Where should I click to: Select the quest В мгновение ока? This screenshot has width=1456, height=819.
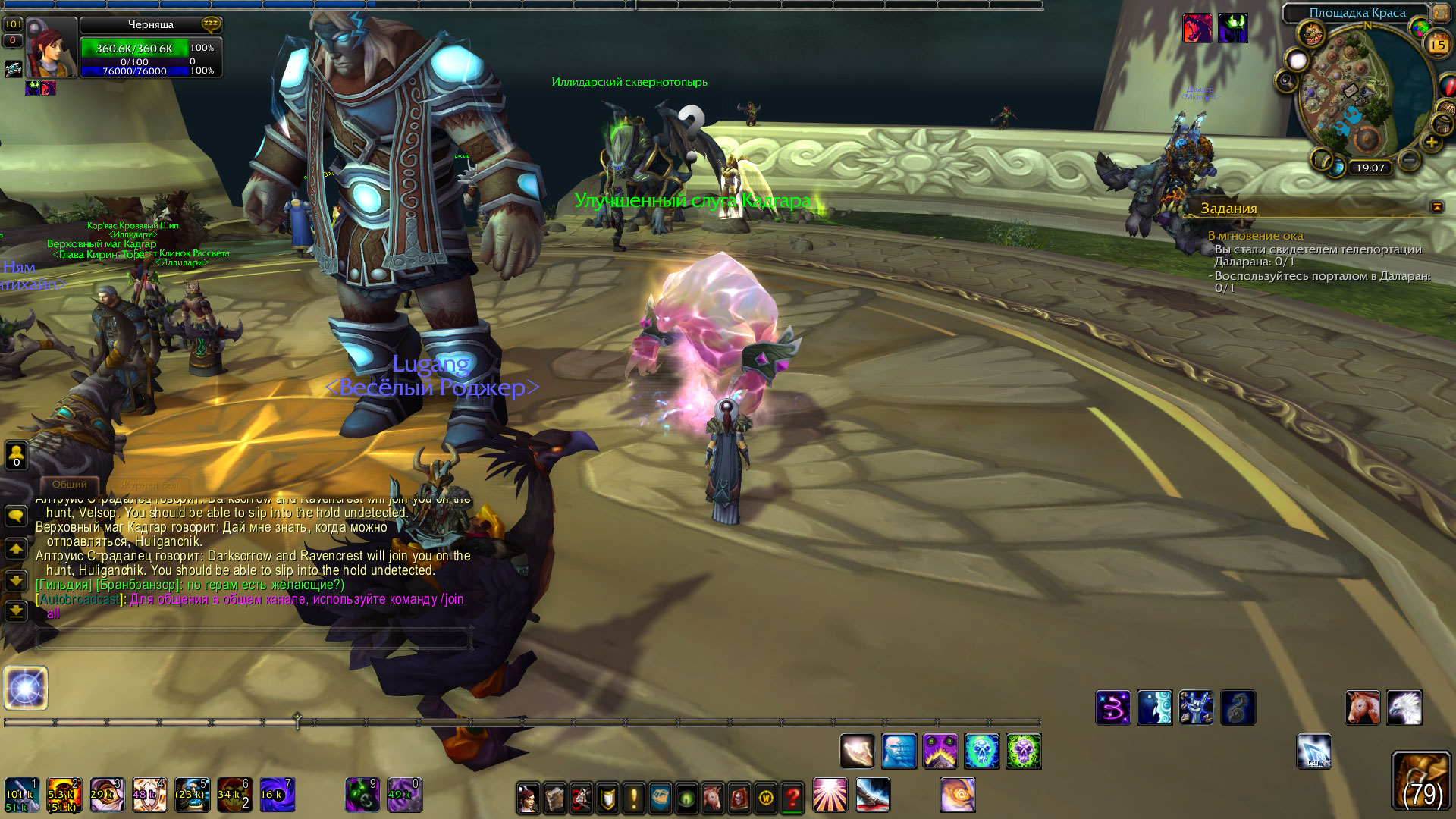pos(1255,236)
